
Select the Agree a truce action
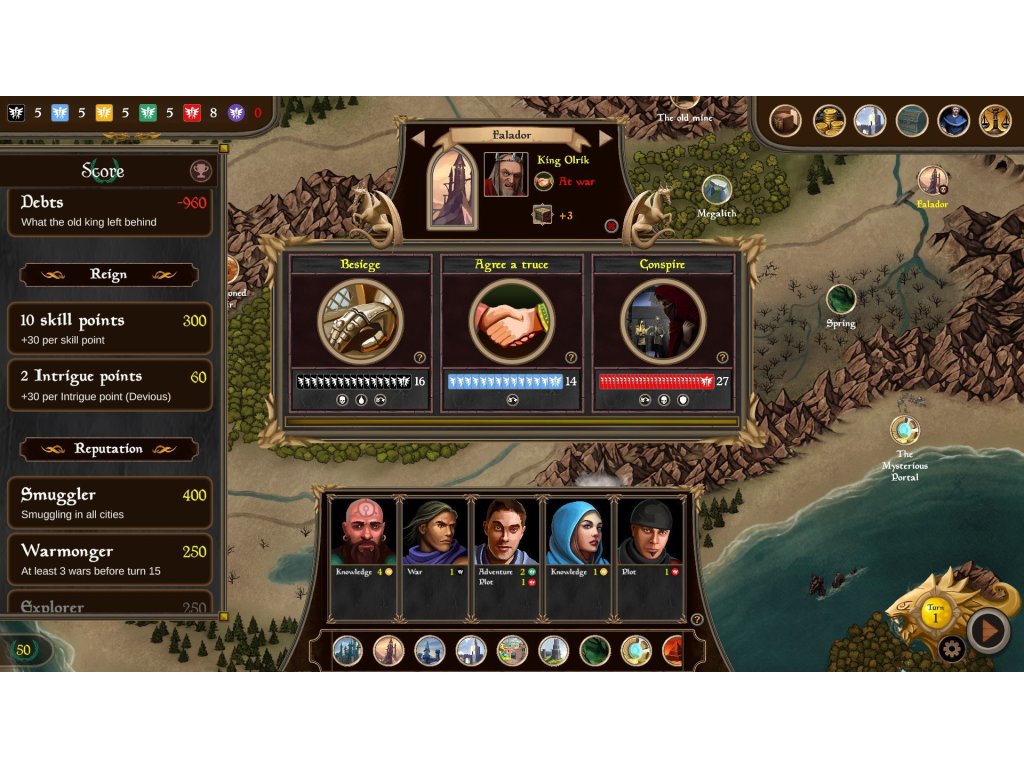pyautogui.click(x=511, y=321)
